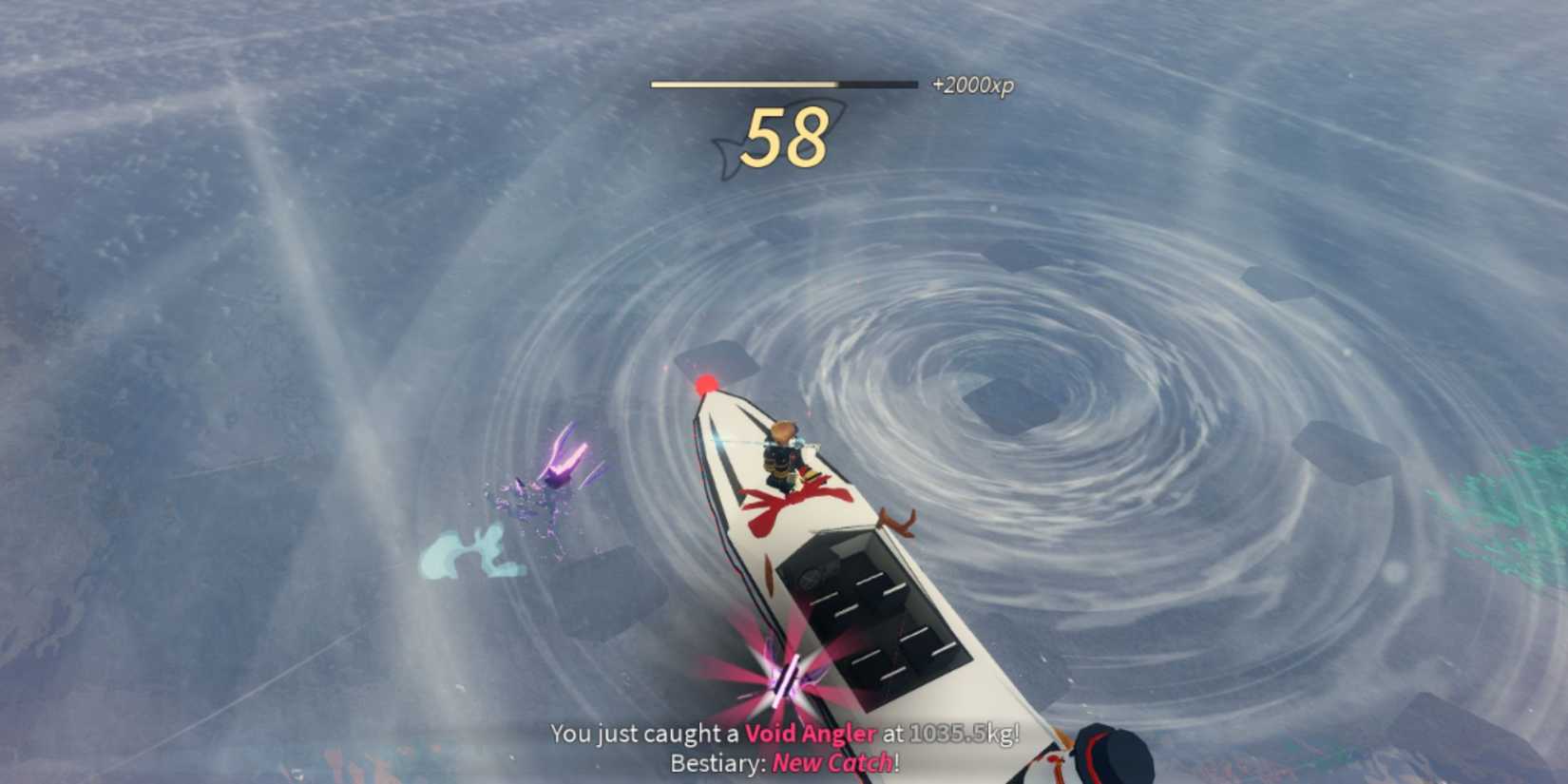The image size is (1568, 784).
Task: Click the red light on boat bow
Action: tap(704, 381)
